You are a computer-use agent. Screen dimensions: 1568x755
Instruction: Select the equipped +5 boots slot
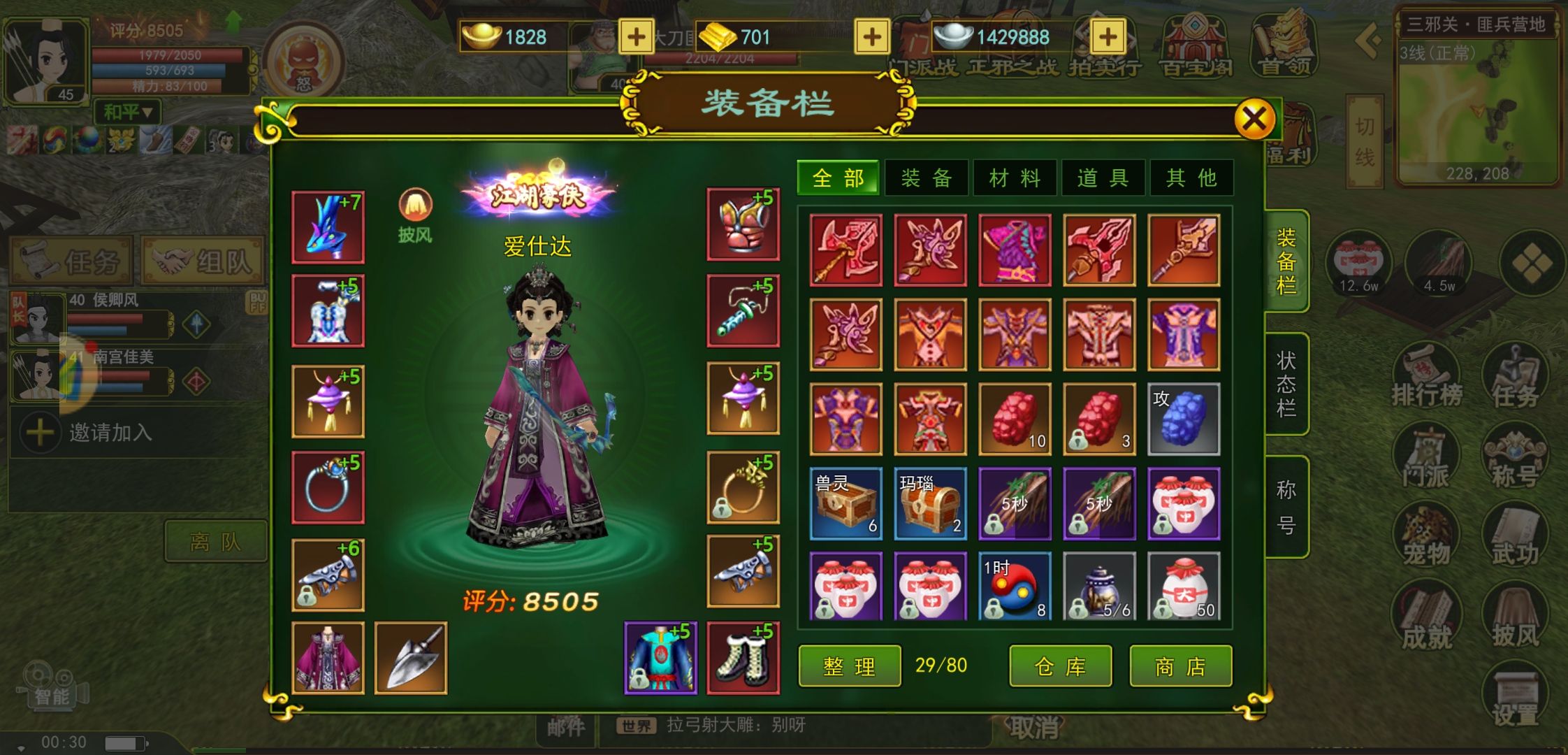(x=743, y=658)
